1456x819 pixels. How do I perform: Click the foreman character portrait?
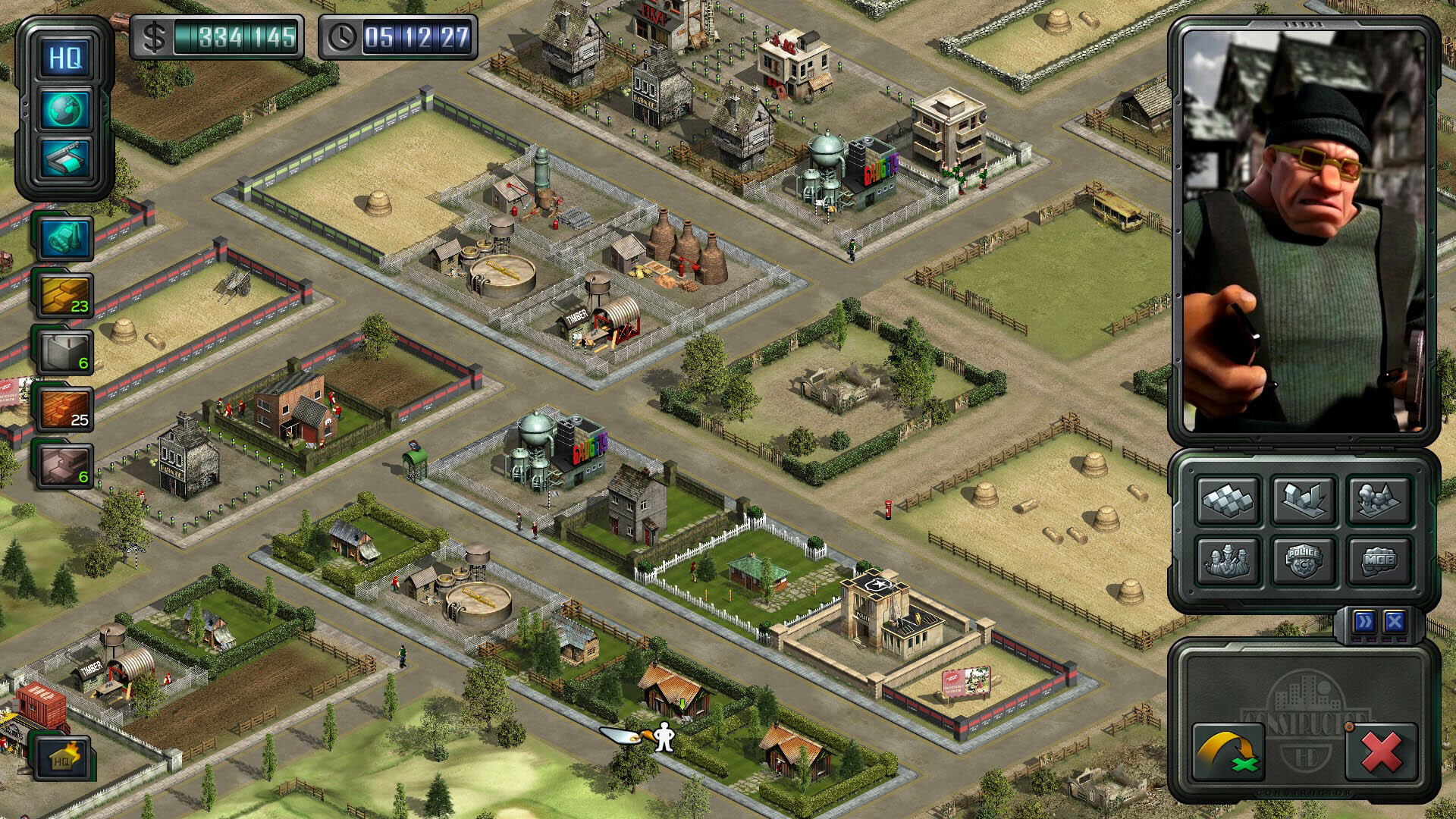tap(1304, 231)
